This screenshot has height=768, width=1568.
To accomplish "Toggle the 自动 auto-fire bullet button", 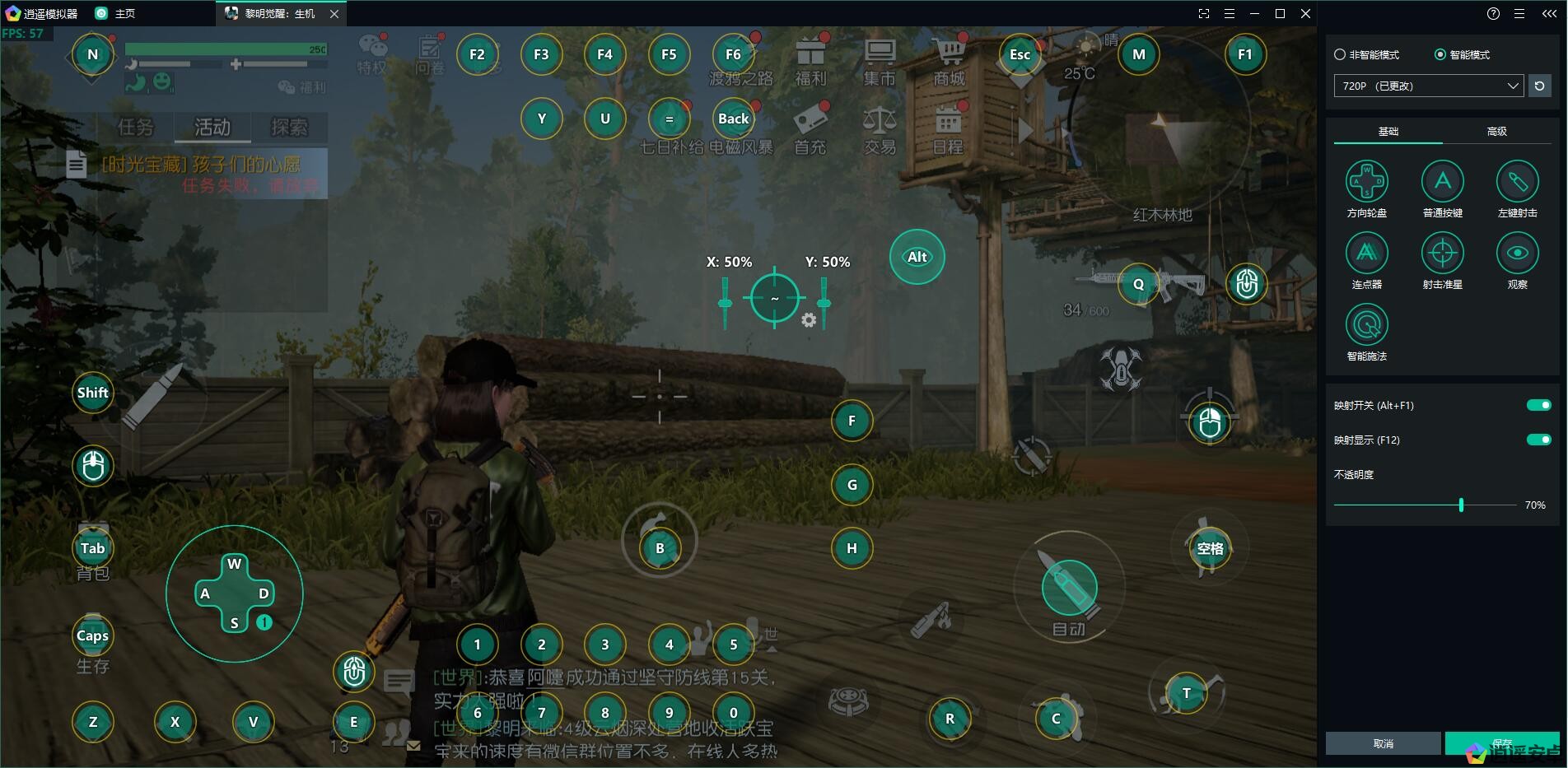I will [x=1069, y=588].
